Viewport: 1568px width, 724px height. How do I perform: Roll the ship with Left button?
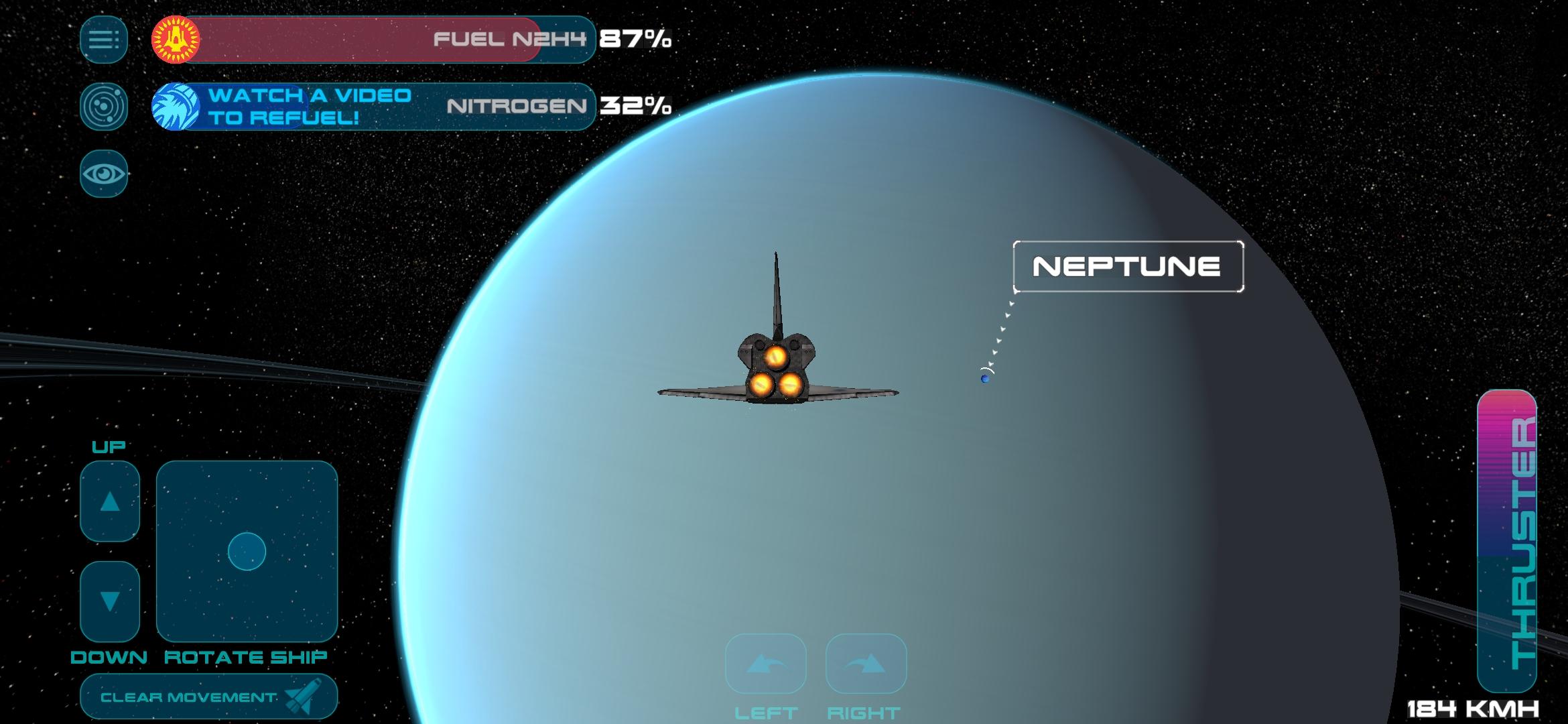765,664
